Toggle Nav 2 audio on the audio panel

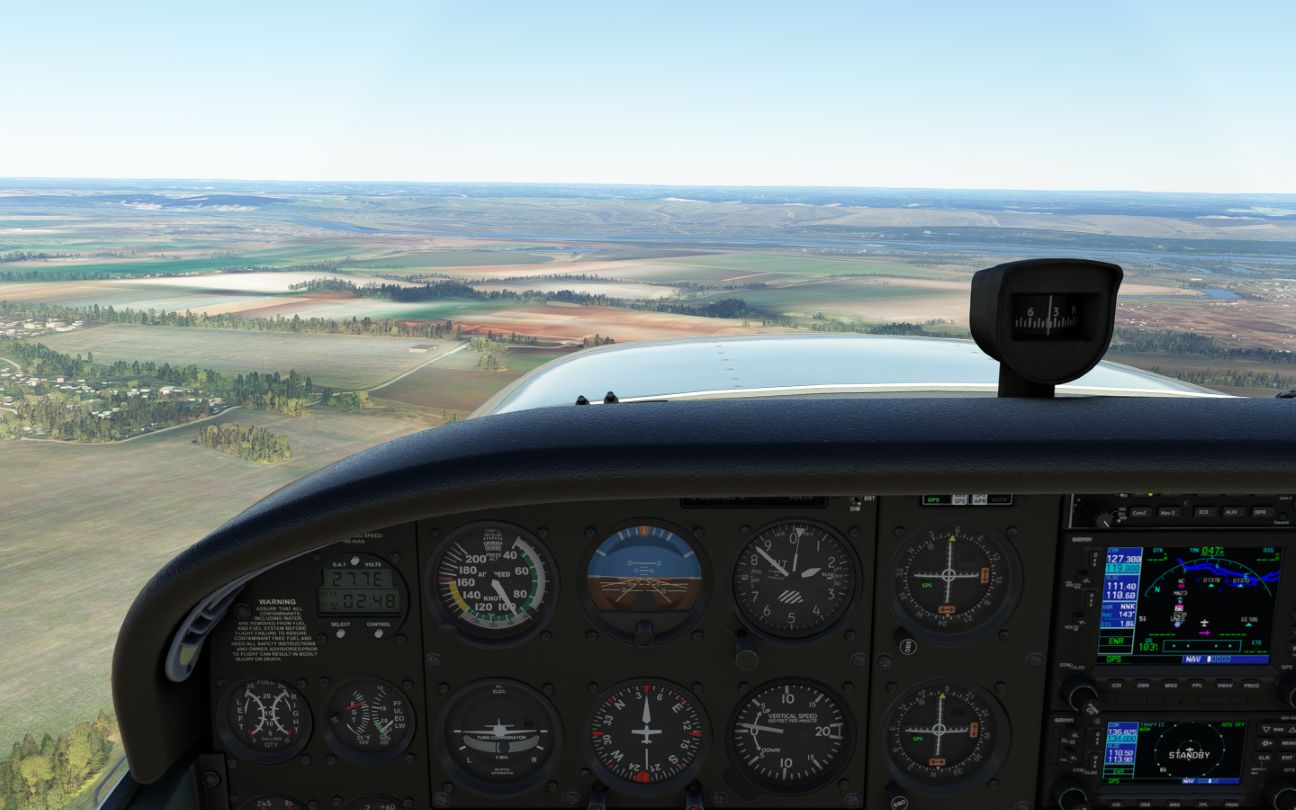click(x=1168, y=513)
